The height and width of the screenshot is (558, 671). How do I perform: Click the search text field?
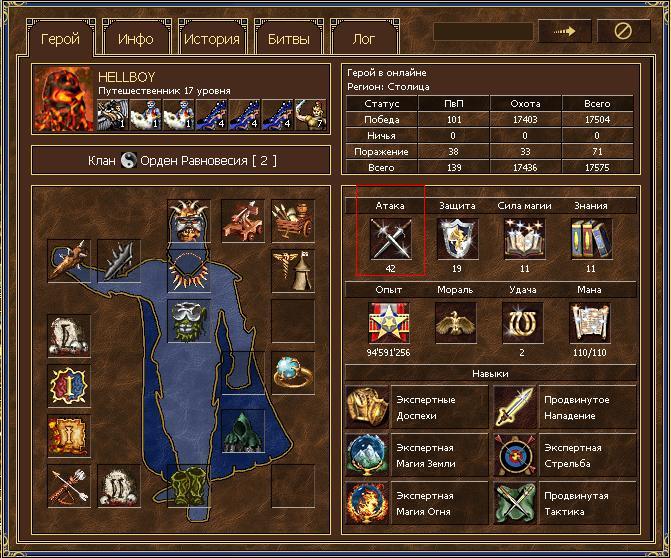pyautogui.click(x=482, y=31)
